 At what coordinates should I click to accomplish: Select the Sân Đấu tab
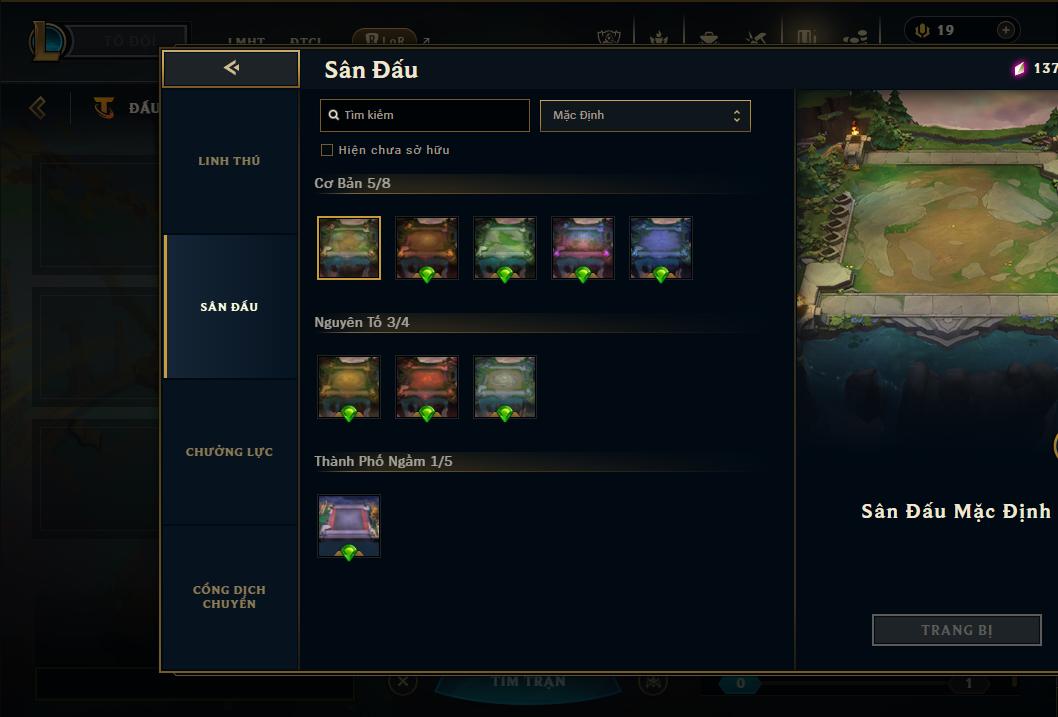coord(229,307)
